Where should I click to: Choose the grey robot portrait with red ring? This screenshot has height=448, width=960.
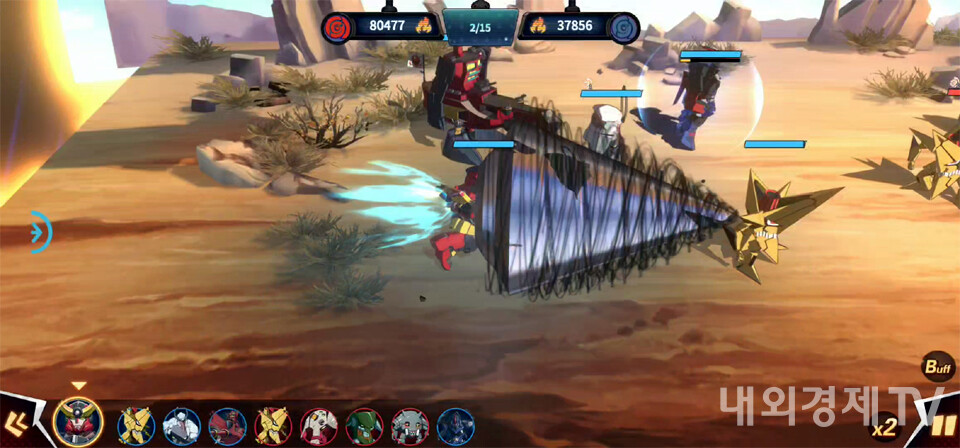coord(410,426)
